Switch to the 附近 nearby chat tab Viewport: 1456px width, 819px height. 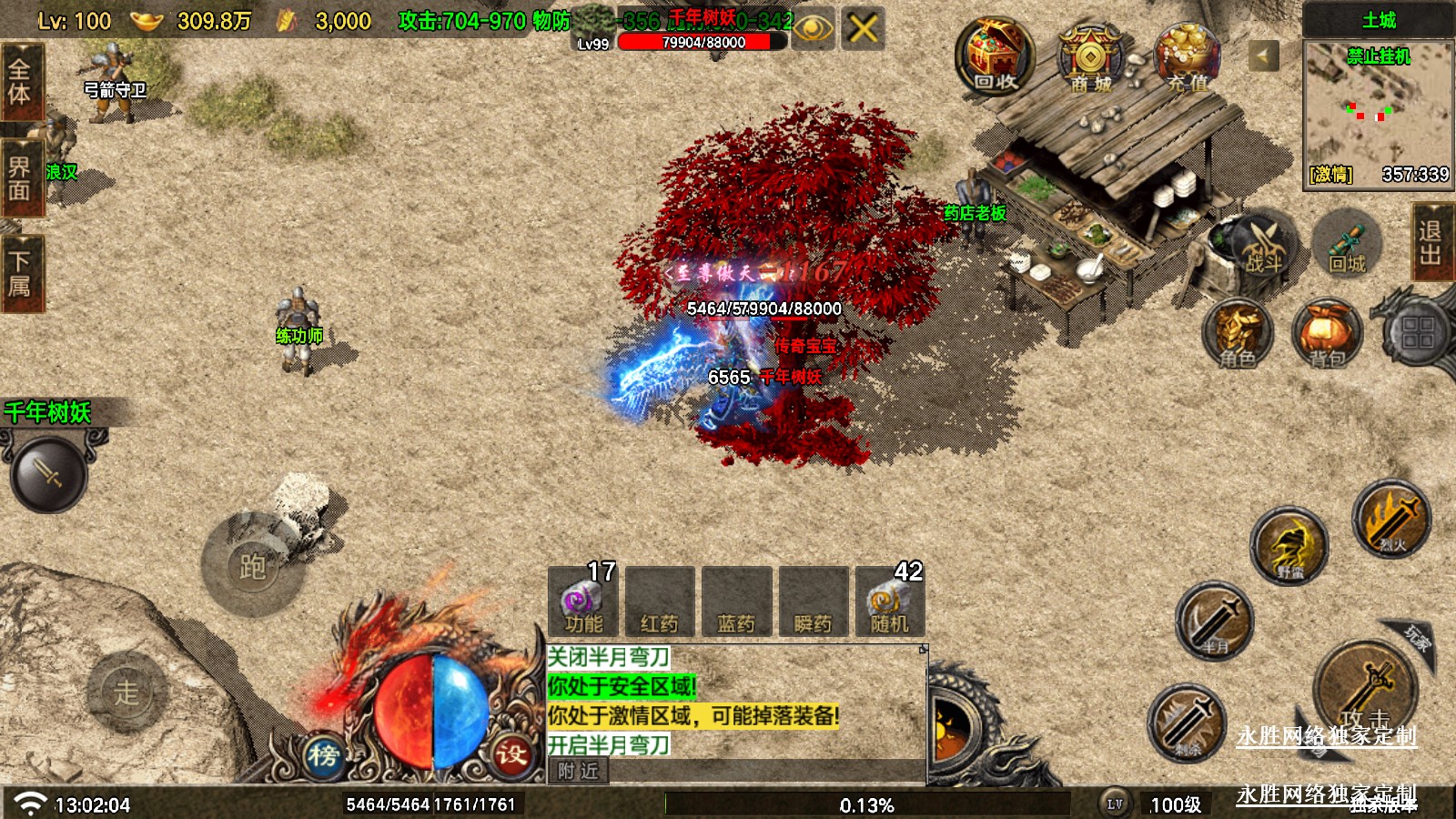tap(579, 771)
